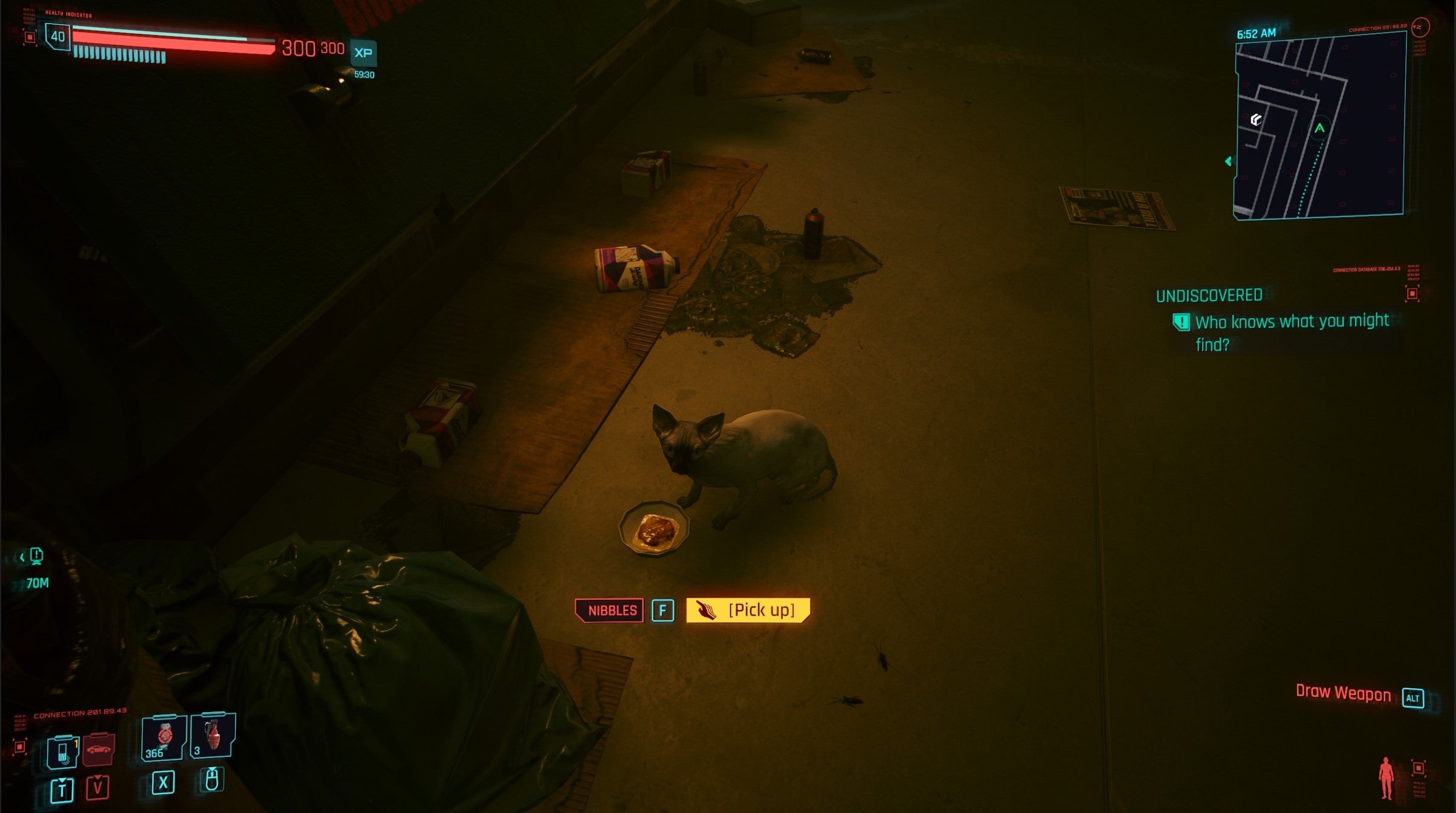Viewport: 1456px width, 813px height.
Task: Click the F interaction key prompt
Action: (664, 611)
